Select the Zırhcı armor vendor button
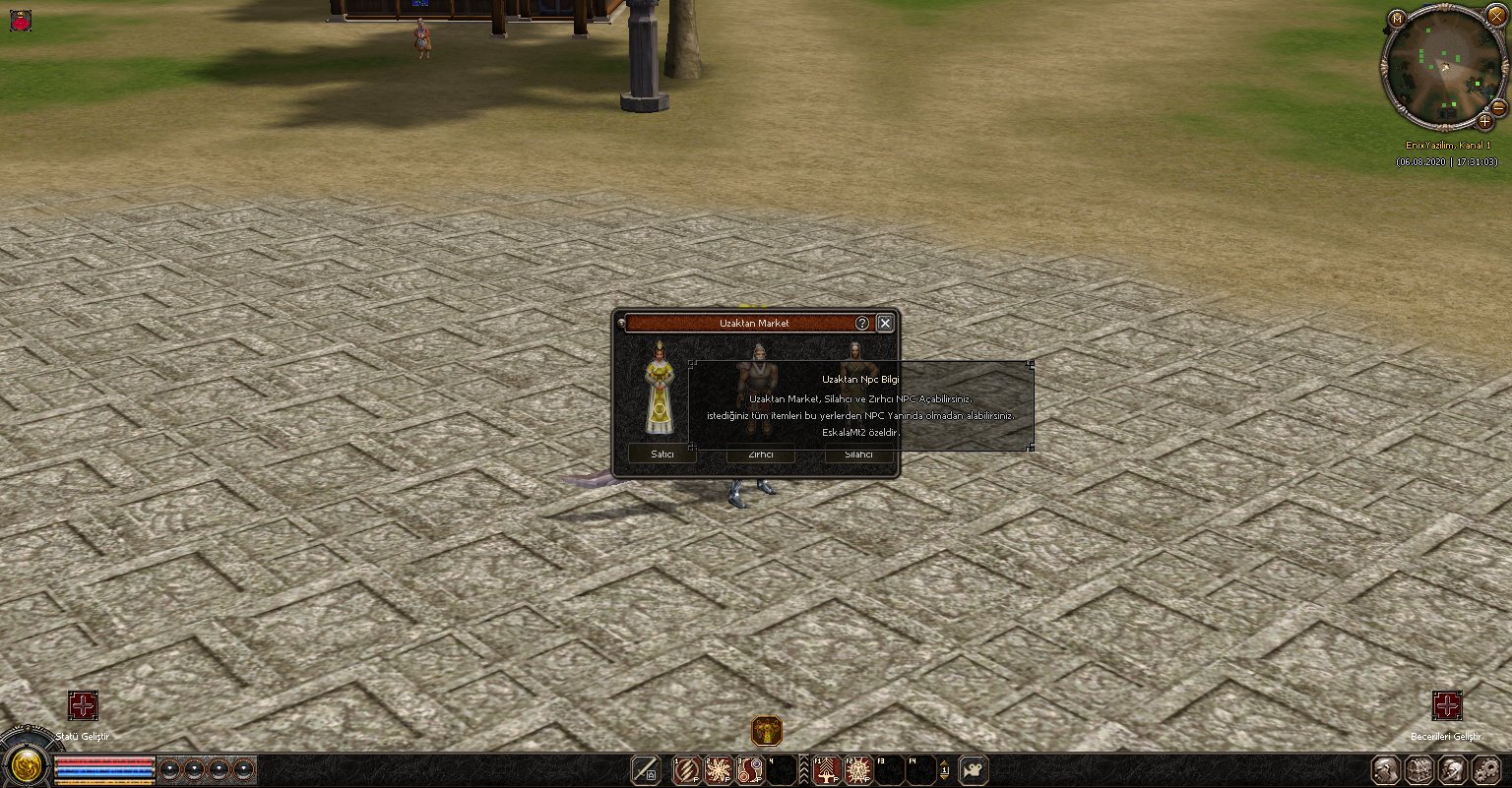This screenshot has width=1512, height=788. 760,455
